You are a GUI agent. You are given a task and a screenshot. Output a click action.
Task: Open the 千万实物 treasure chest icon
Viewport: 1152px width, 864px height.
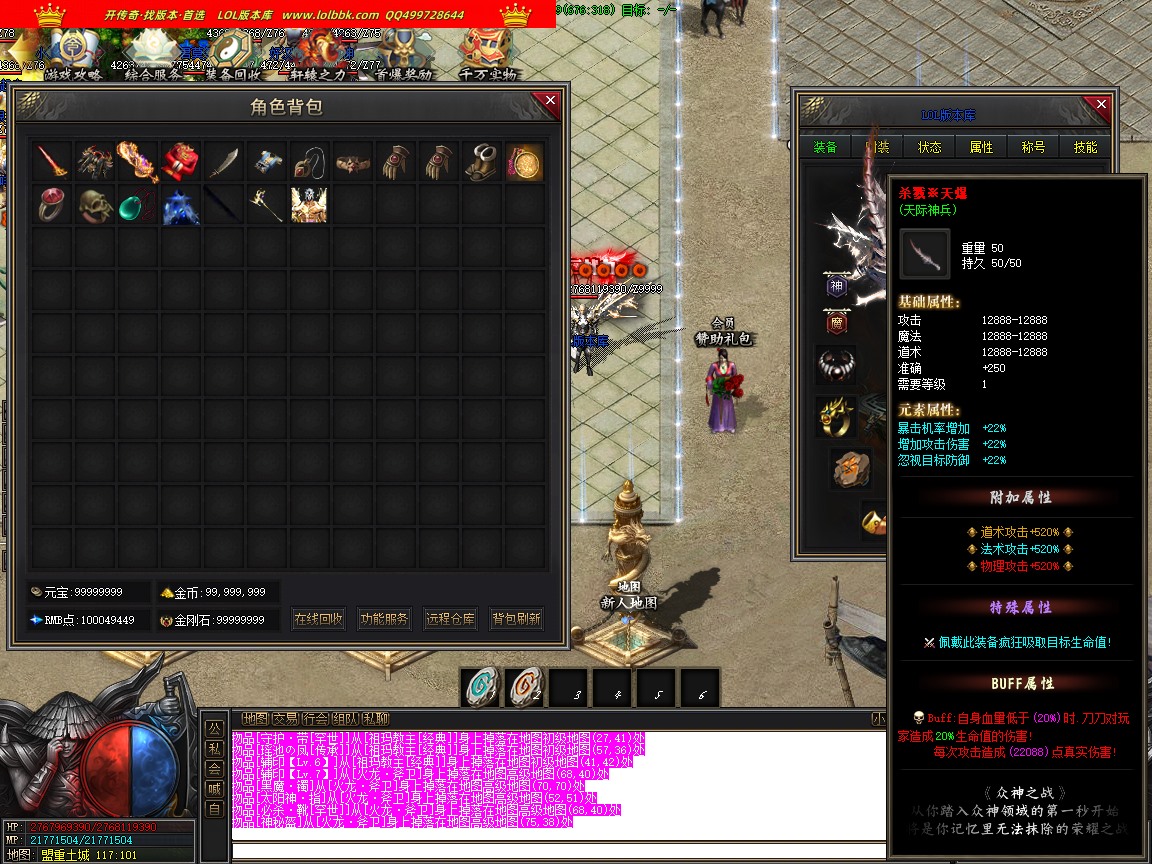pos(487,56)
